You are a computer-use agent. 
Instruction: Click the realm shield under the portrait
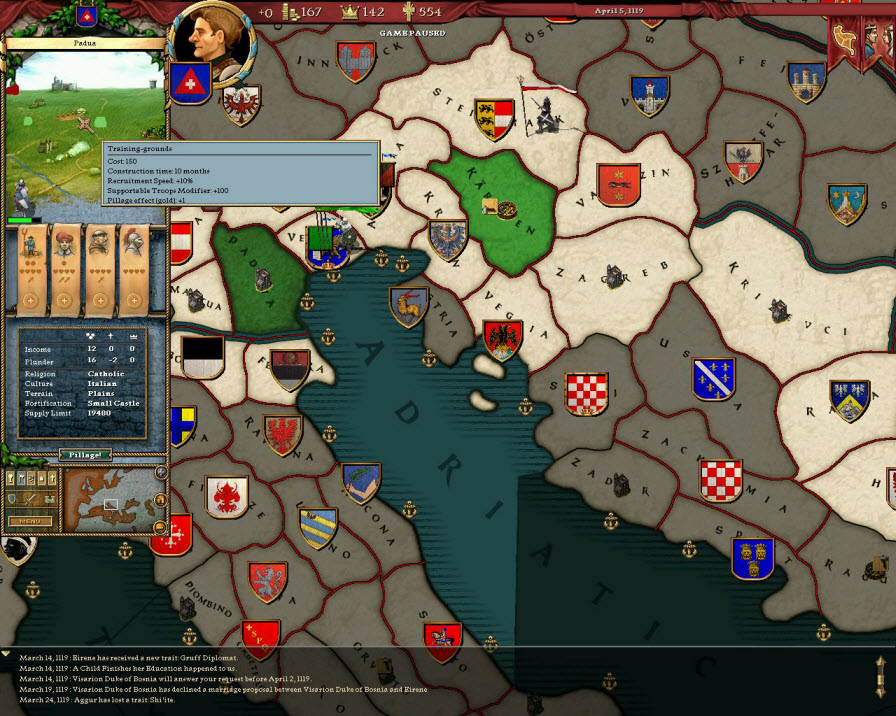[x=189, y=82]
